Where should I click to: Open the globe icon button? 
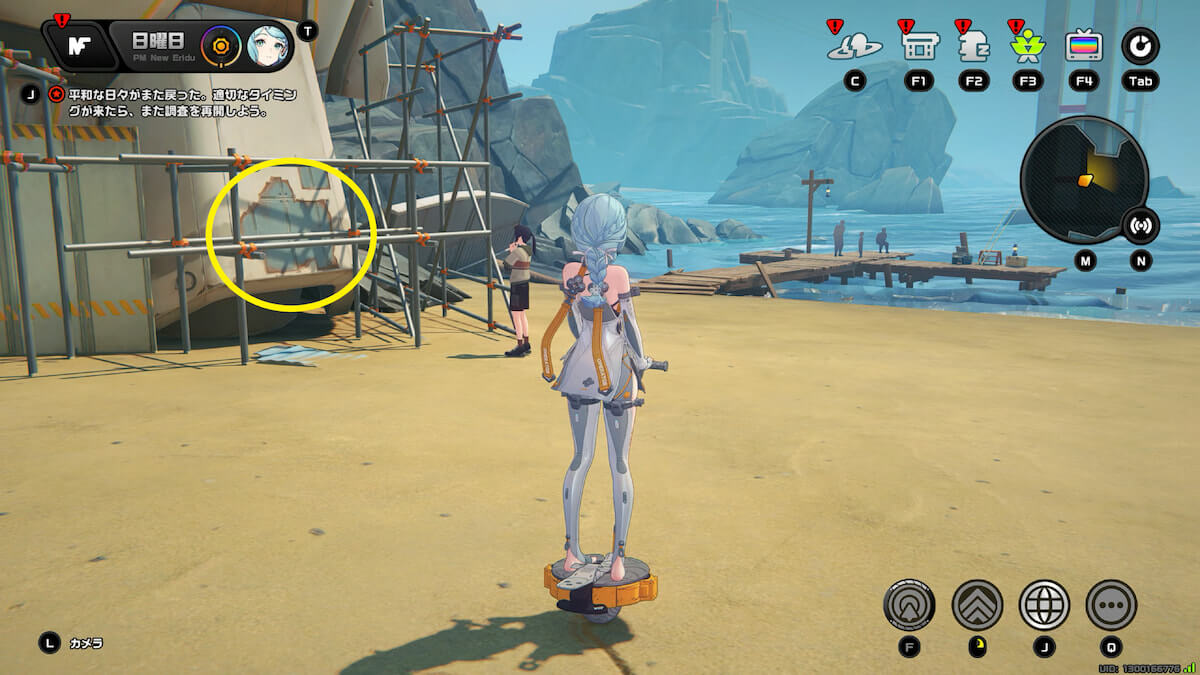tap(1044, 605)
